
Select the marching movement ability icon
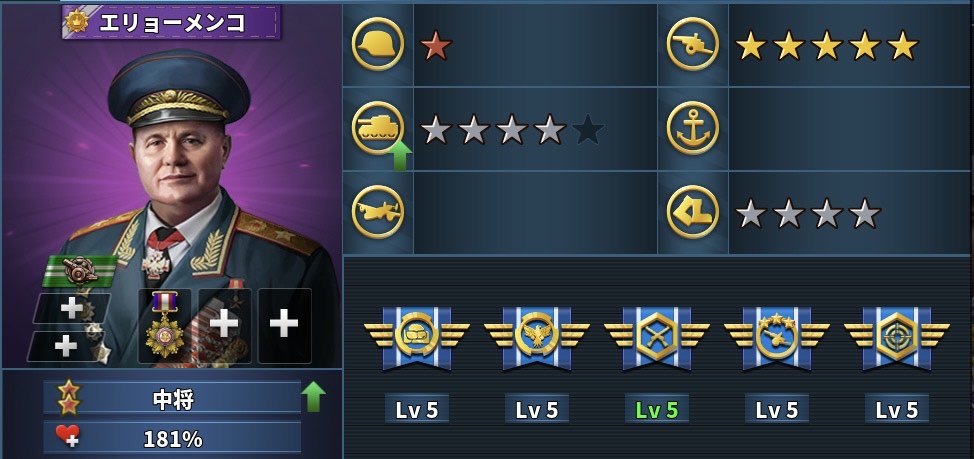point(692,212)
